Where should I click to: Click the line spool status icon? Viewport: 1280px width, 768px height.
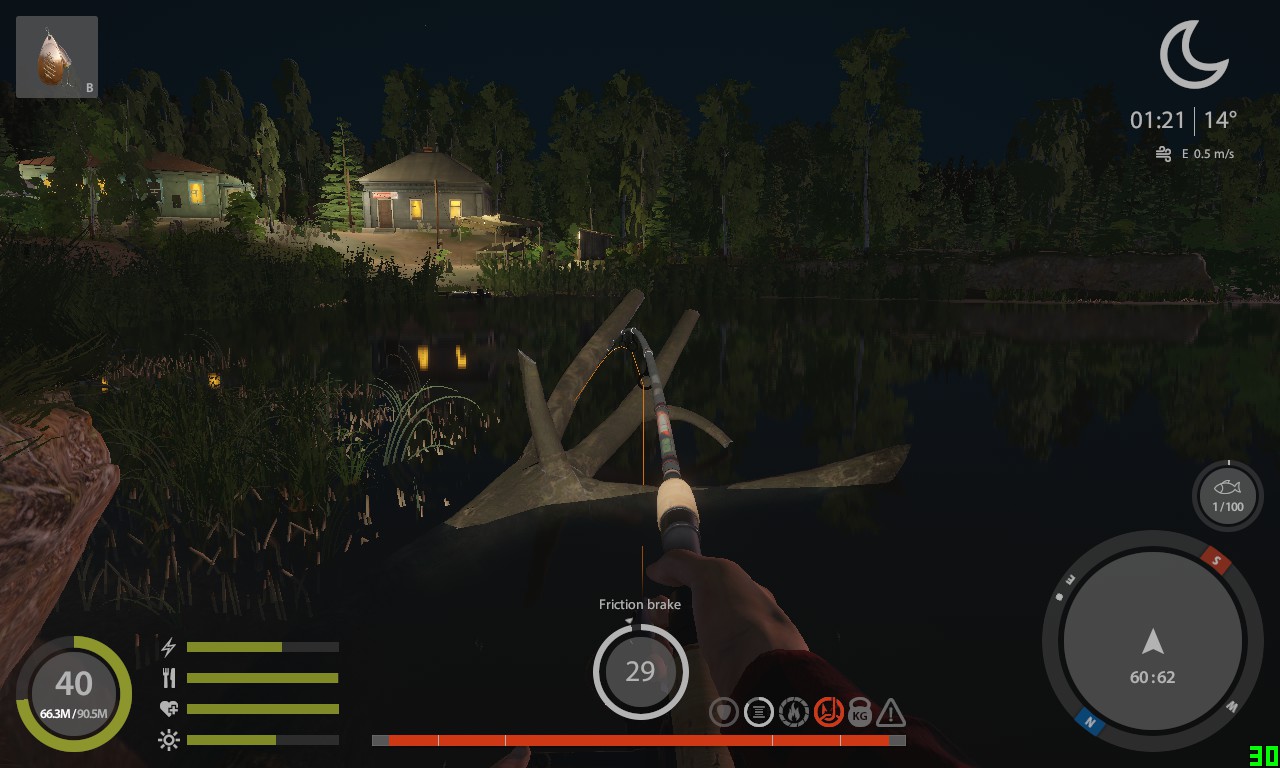coord(758,712)
